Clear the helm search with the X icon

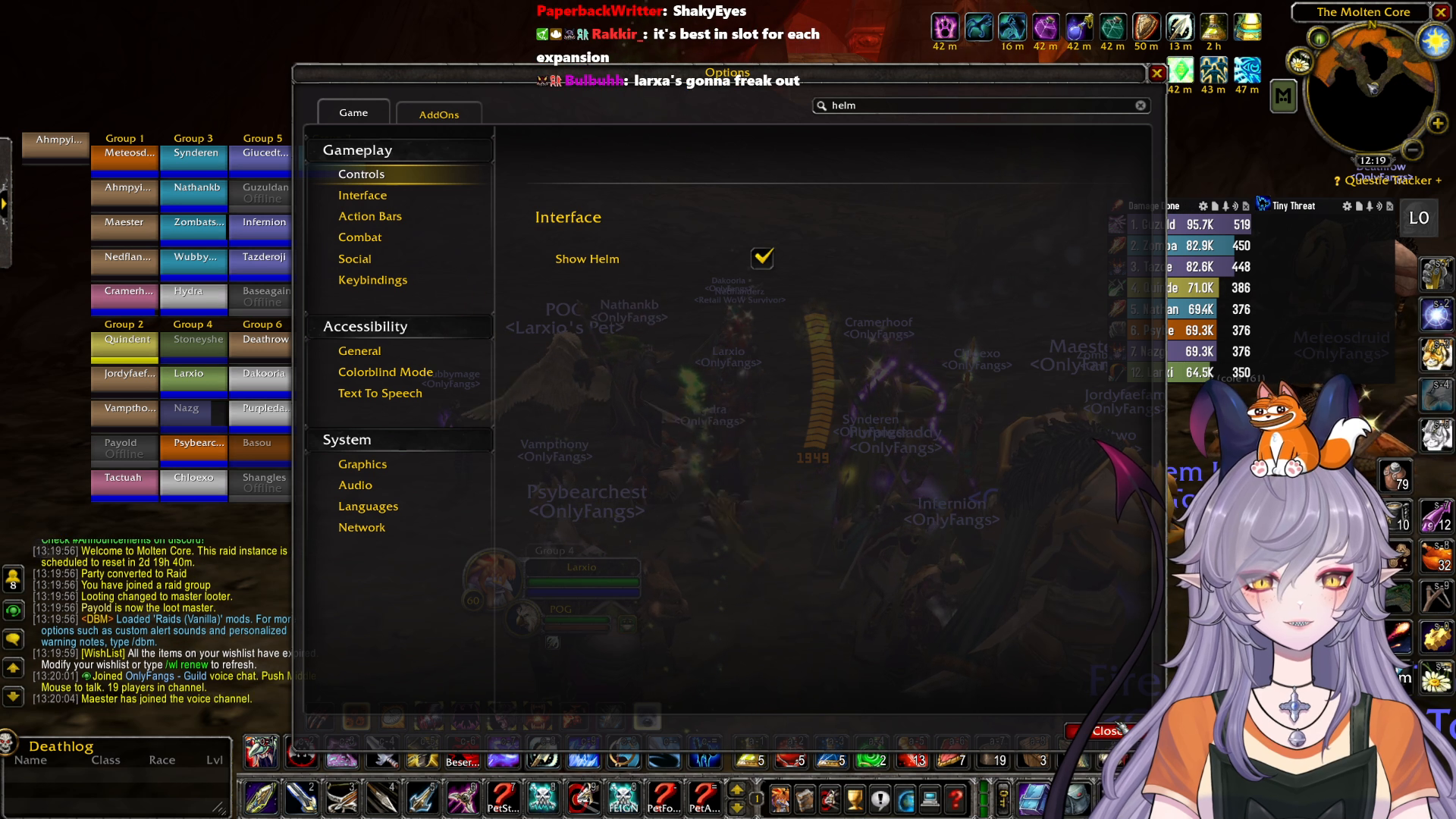click(1141, 105)
